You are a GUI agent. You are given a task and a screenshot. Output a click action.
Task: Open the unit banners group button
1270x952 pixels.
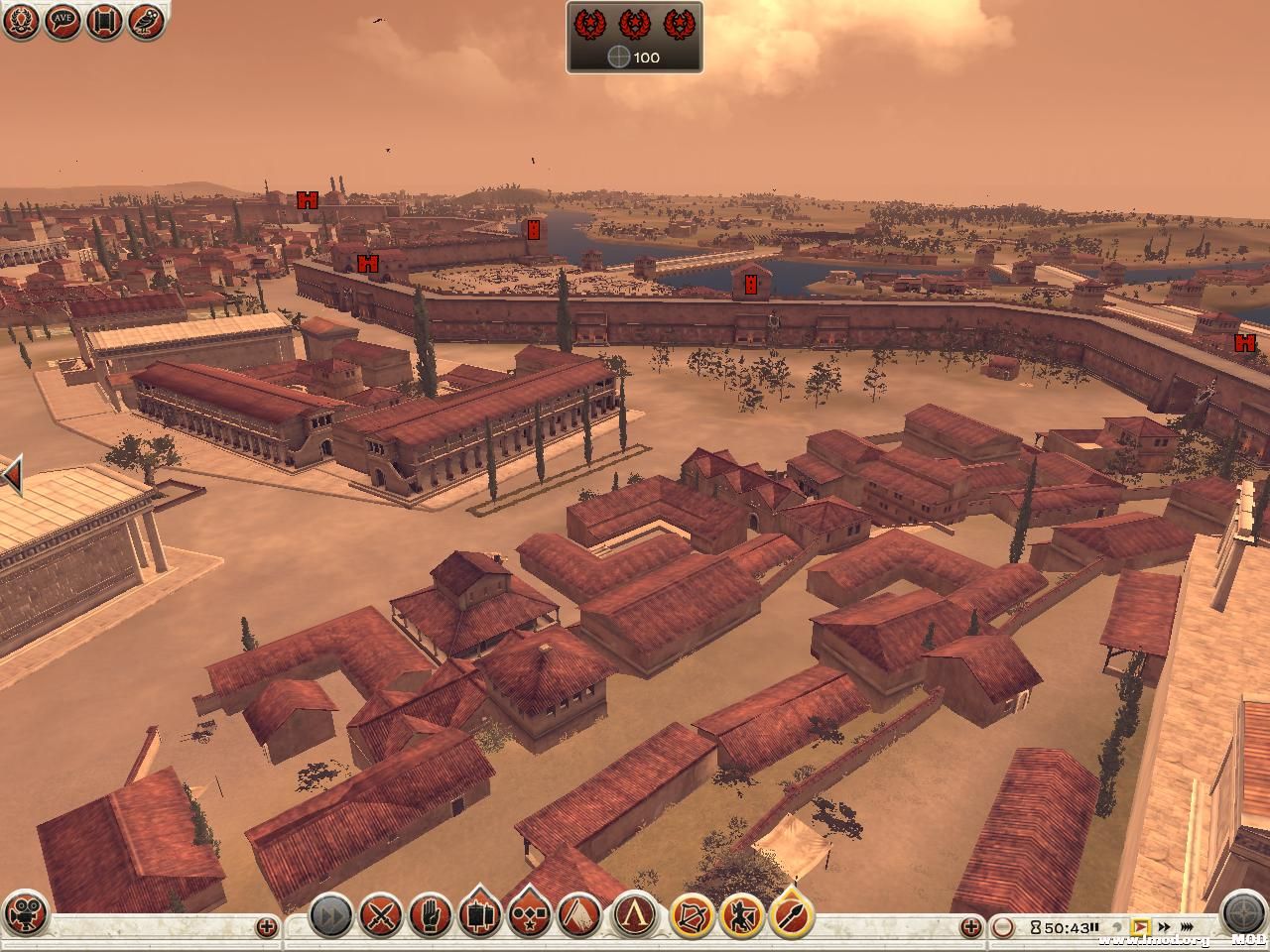pyautogui.click(x=479, y=915)
